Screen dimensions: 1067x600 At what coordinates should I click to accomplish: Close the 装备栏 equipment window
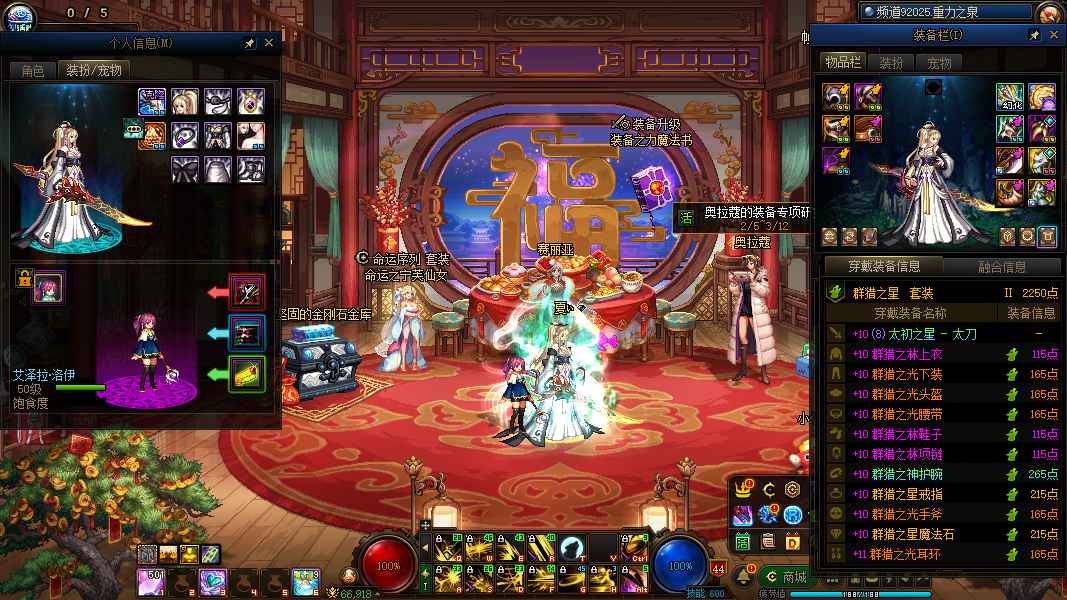pyautogui.click(x=1054, y=35)
